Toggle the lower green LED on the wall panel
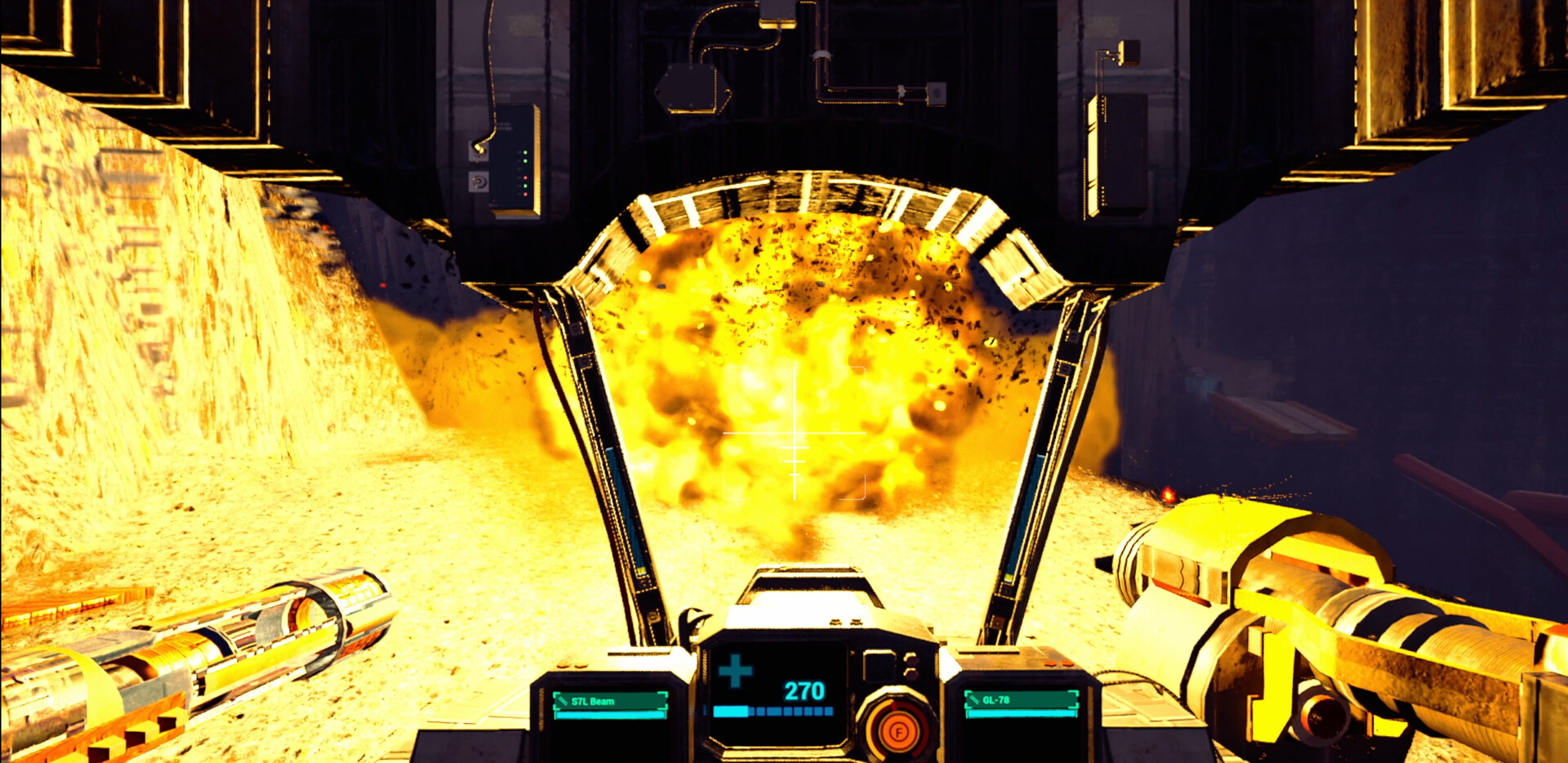 pos(525,185)
